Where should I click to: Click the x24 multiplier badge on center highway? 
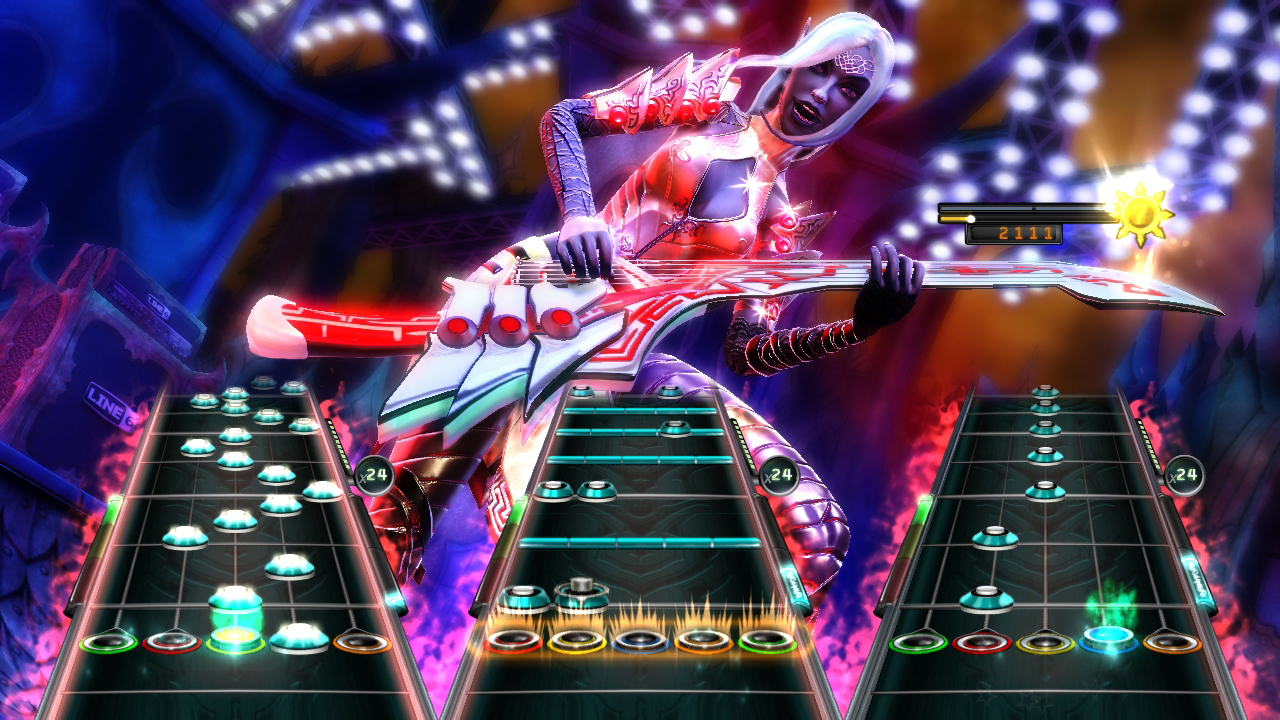point(777,477)
